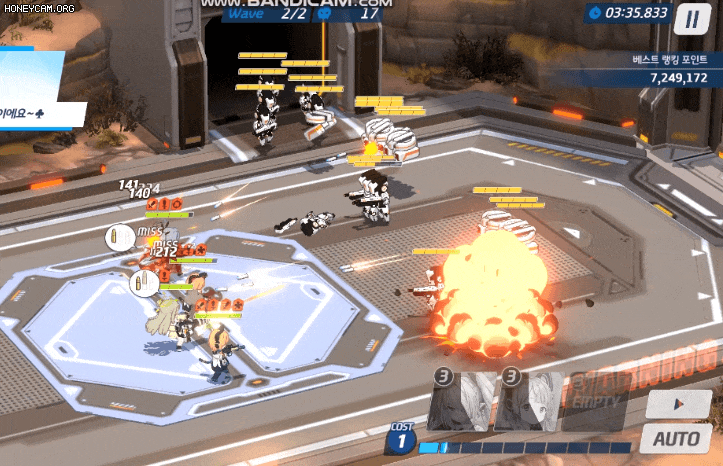Deploy the second cost-3 skill card

click(x=529, y=402)
